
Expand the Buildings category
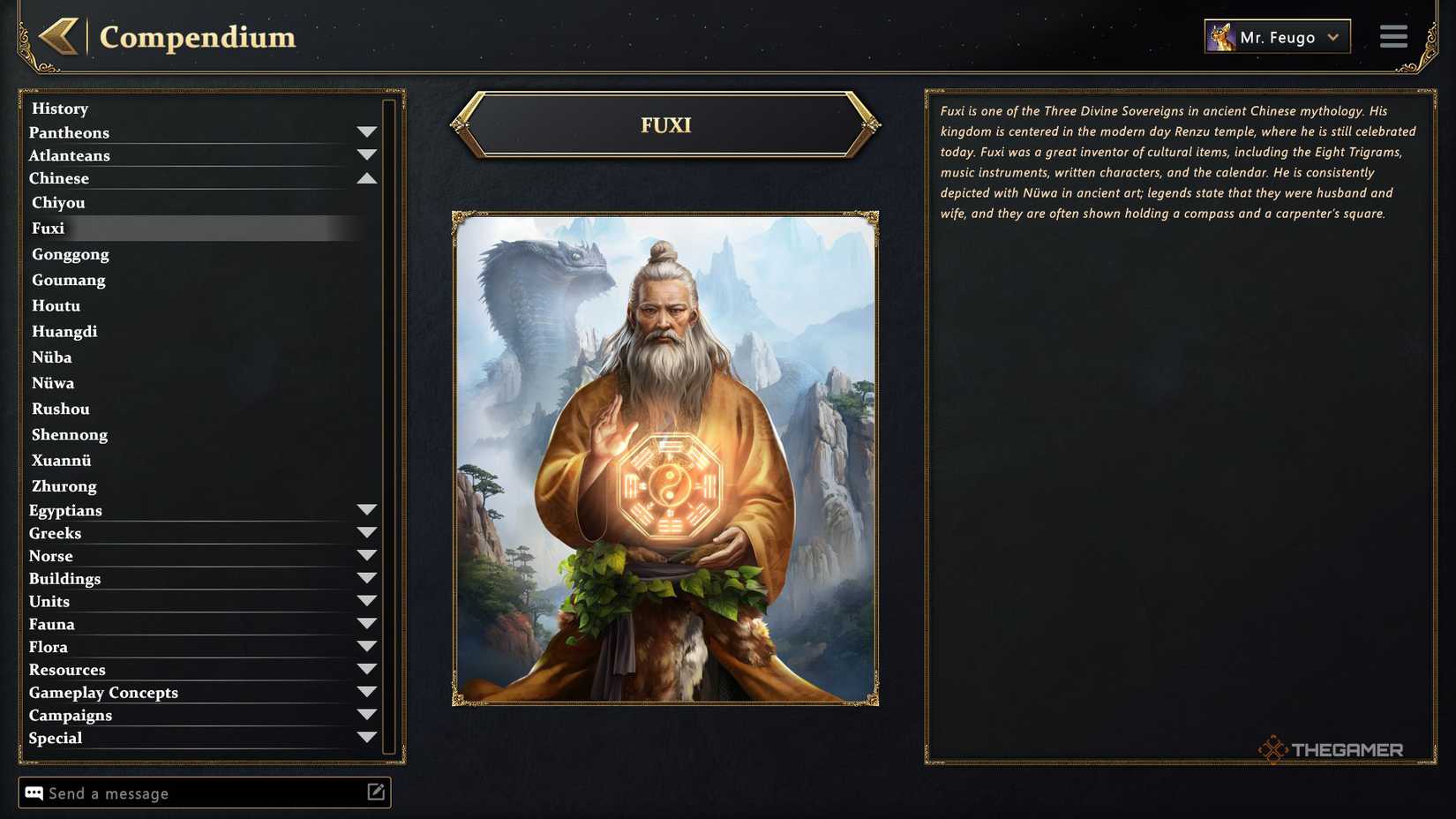click(368, 577)
